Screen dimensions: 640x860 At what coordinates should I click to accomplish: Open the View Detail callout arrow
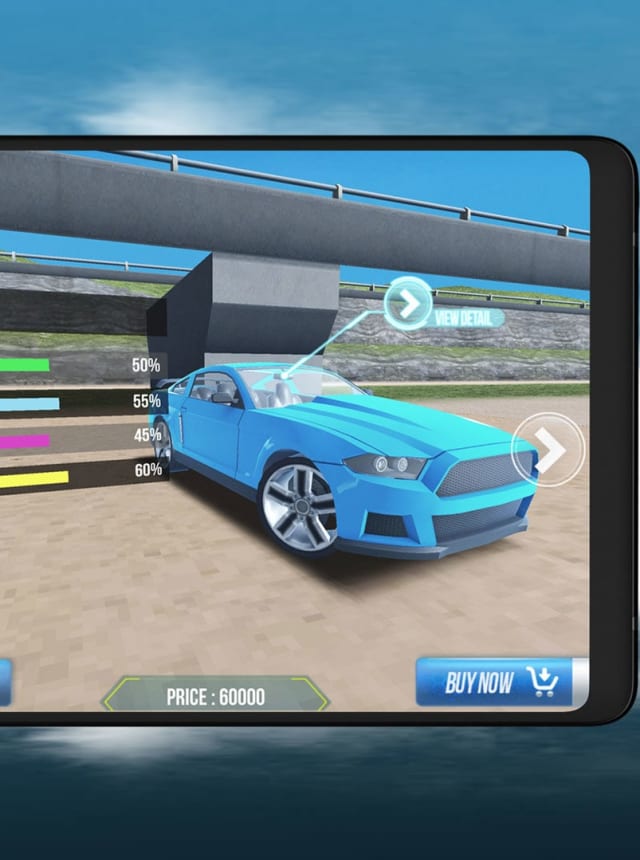tap(408, 304)
